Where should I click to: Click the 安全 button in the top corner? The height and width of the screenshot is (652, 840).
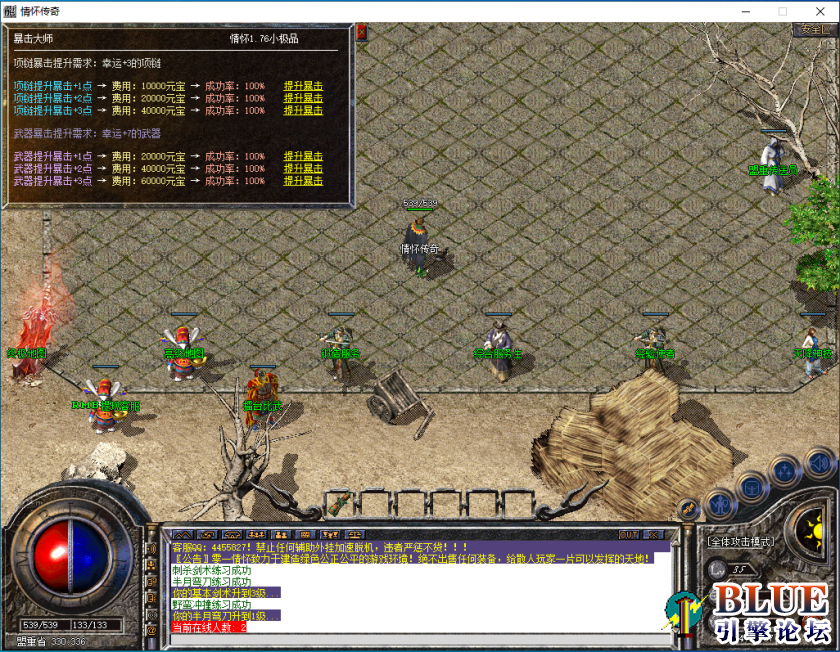point(814,30)
